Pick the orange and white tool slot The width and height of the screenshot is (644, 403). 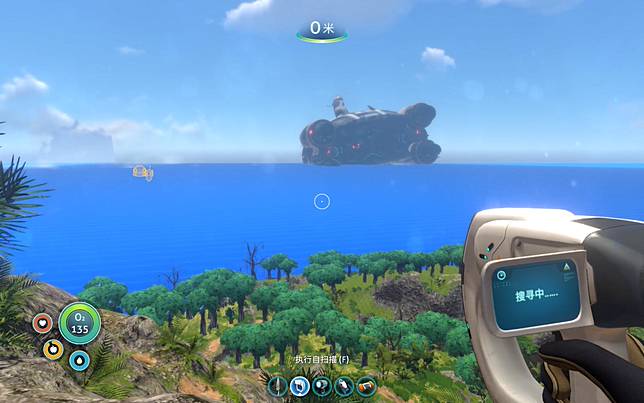[366, 385]
